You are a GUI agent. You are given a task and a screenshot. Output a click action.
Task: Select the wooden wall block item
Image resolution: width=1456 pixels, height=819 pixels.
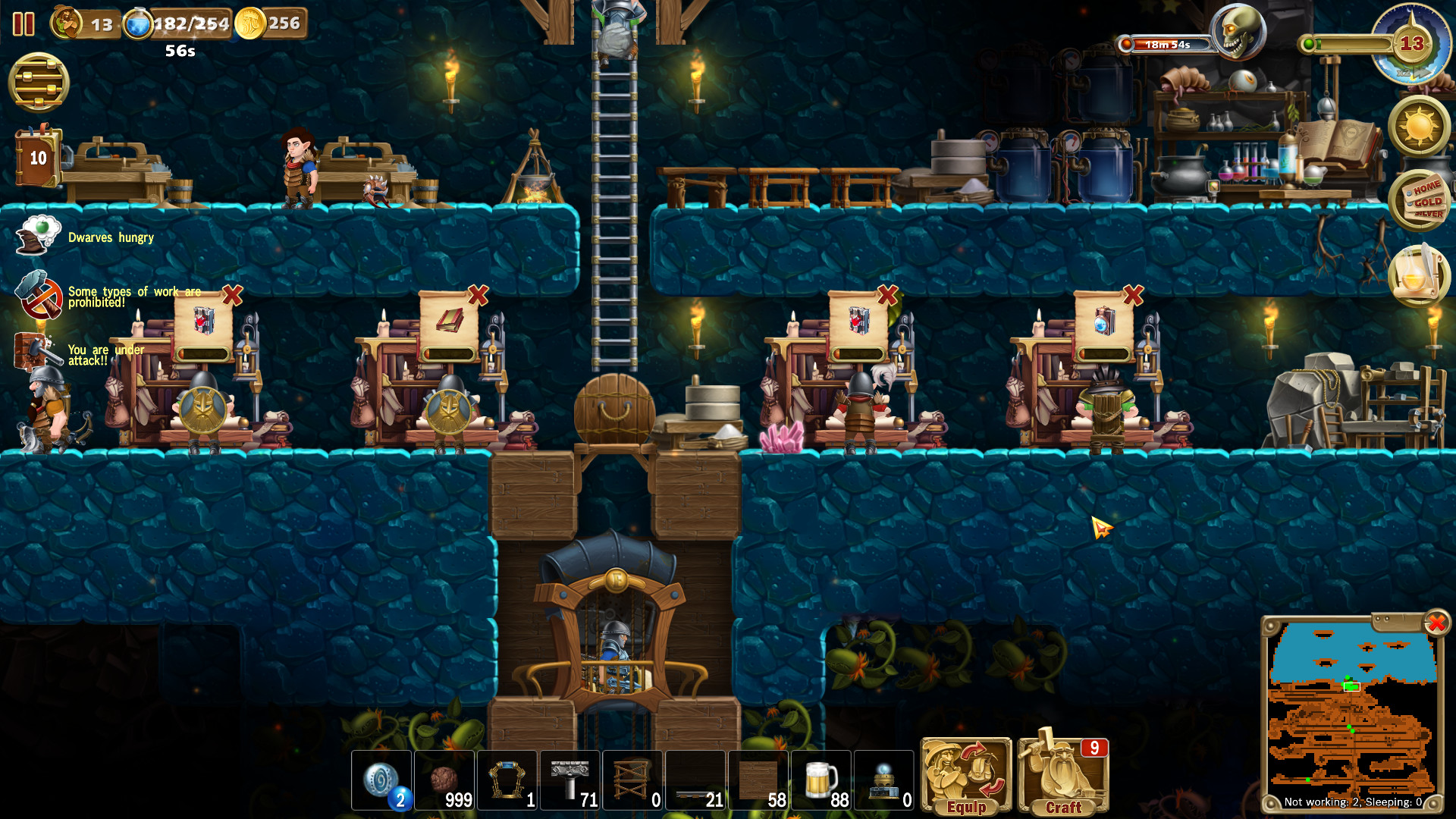(x=757, y=781)
